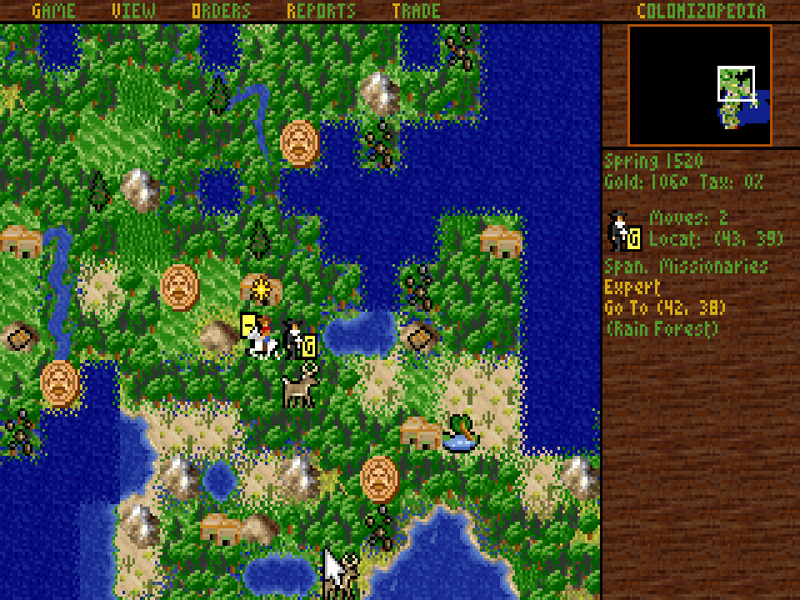Open the Reports menu
The width and height of the screenshot is (800, 600).
click(x=320, y=11)
